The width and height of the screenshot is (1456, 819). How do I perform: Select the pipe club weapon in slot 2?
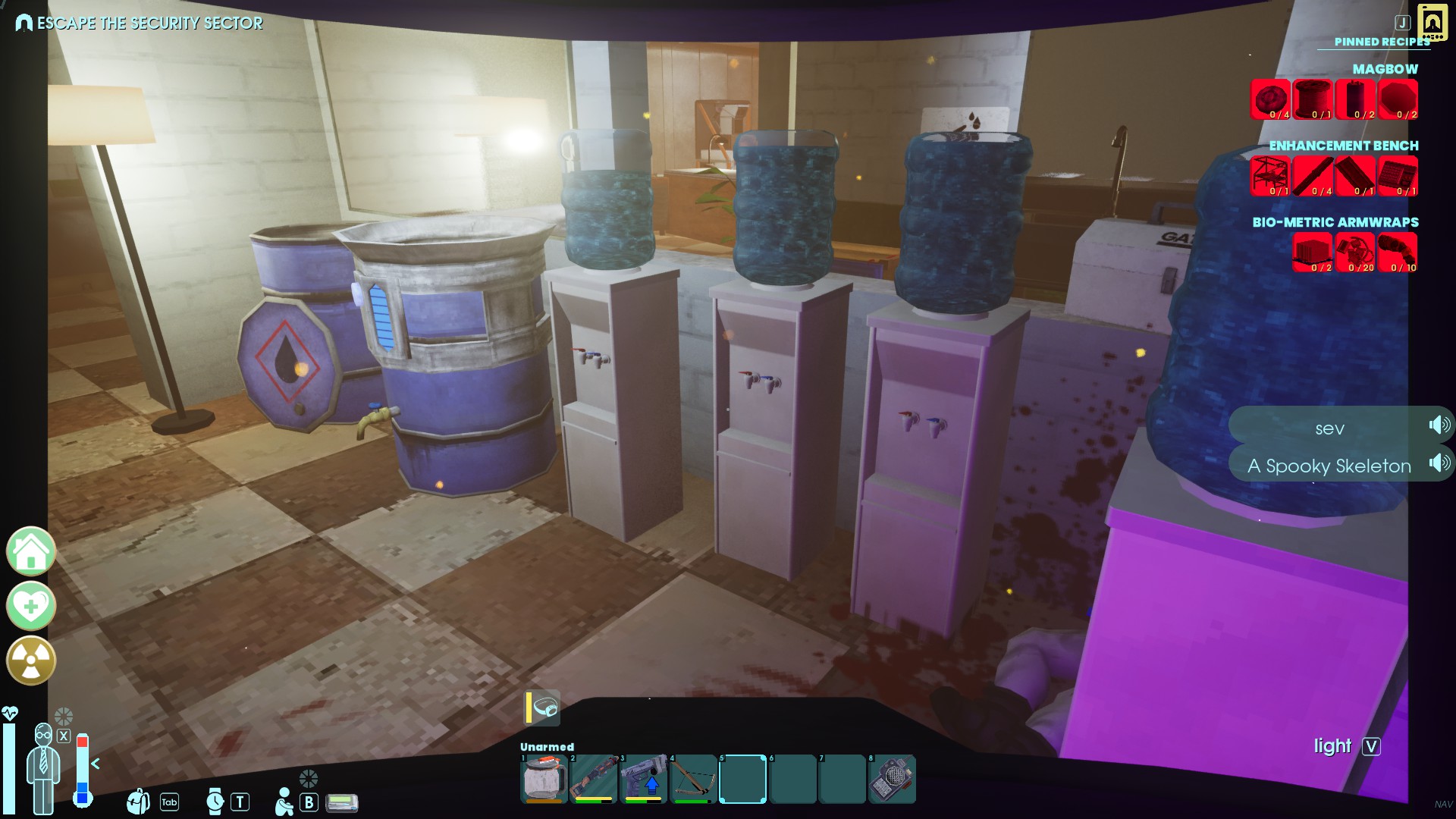pos(594,779)
